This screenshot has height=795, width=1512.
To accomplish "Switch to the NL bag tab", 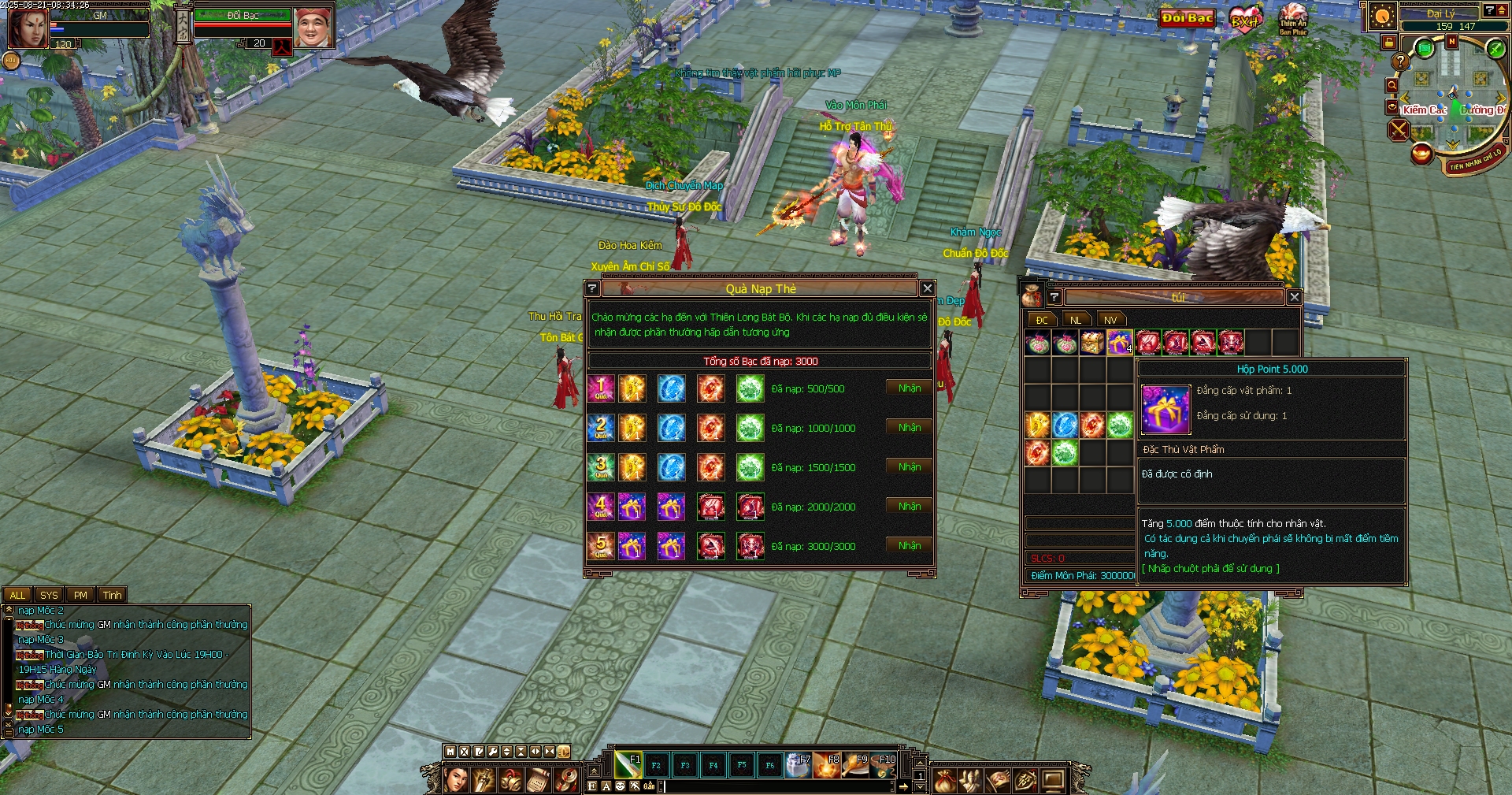I will [1075, 320].
